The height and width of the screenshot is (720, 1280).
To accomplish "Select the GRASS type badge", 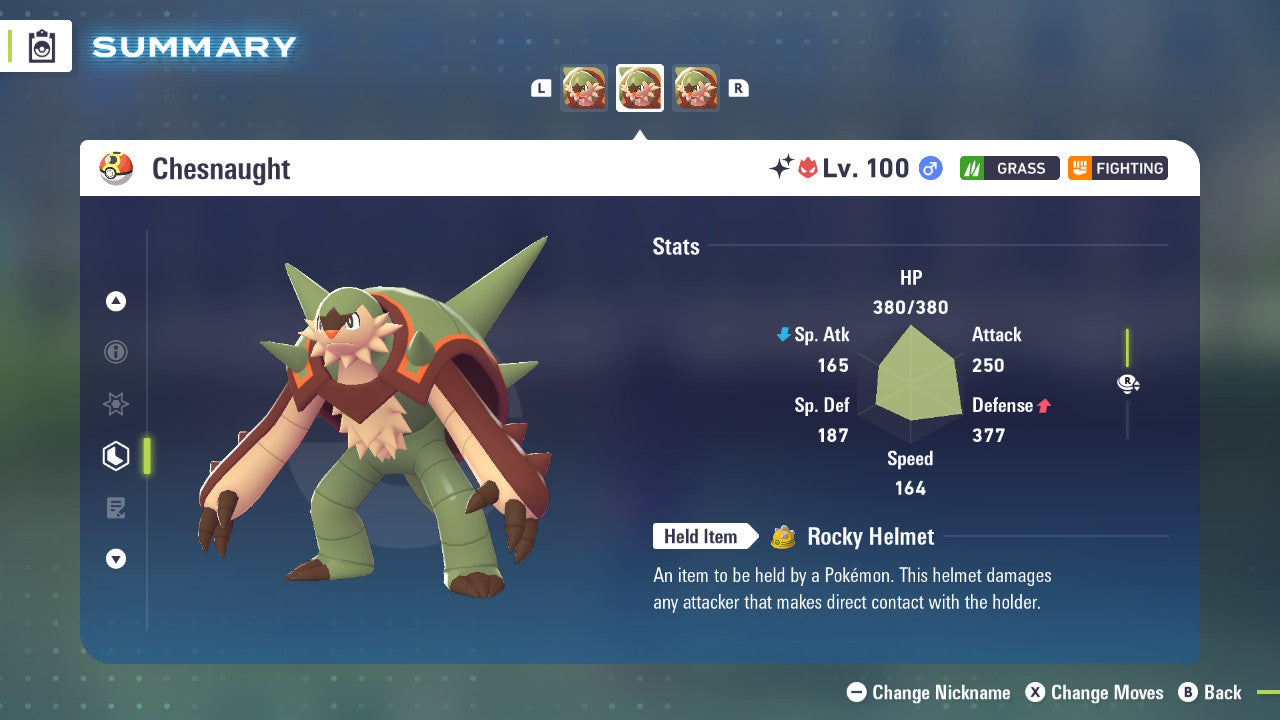I will point(1009,168).
